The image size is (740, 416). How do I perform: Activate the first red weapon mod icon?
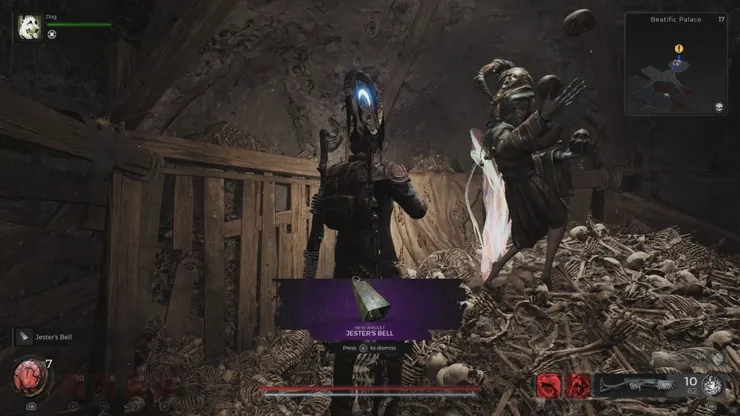coord(550,385)
